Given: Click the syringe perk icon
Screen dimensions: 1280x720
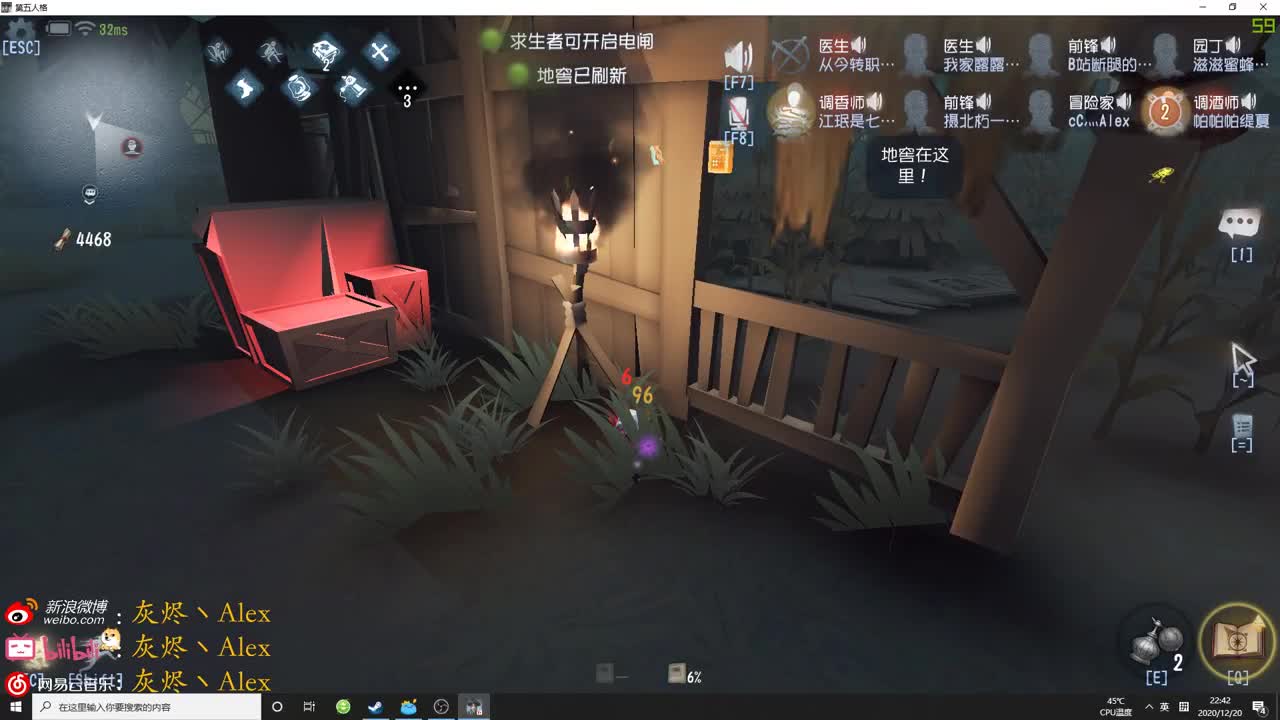Looking at the screenshot, I should pos(351,87).
